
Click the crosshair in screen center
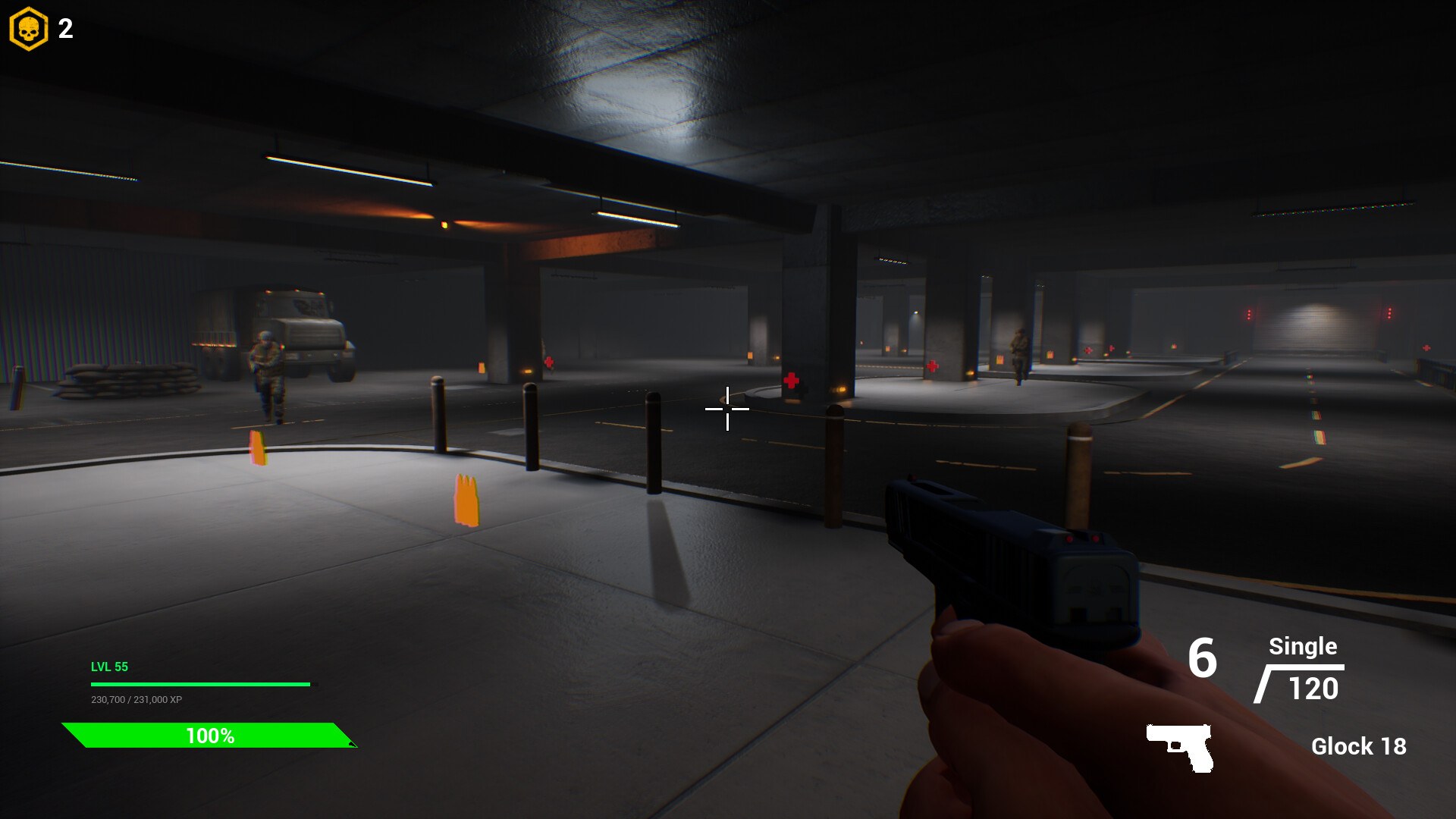point(727,409)
